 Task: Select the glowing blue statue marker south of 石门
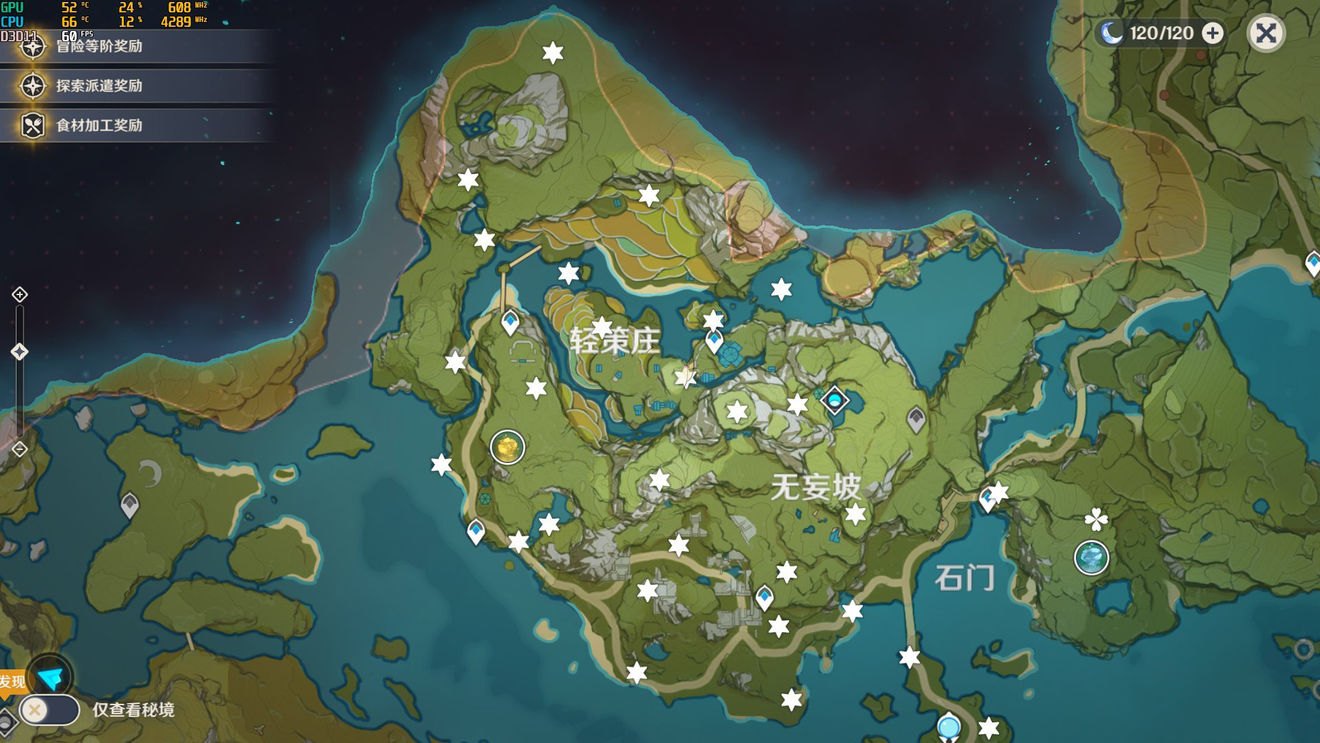(948, 726)
